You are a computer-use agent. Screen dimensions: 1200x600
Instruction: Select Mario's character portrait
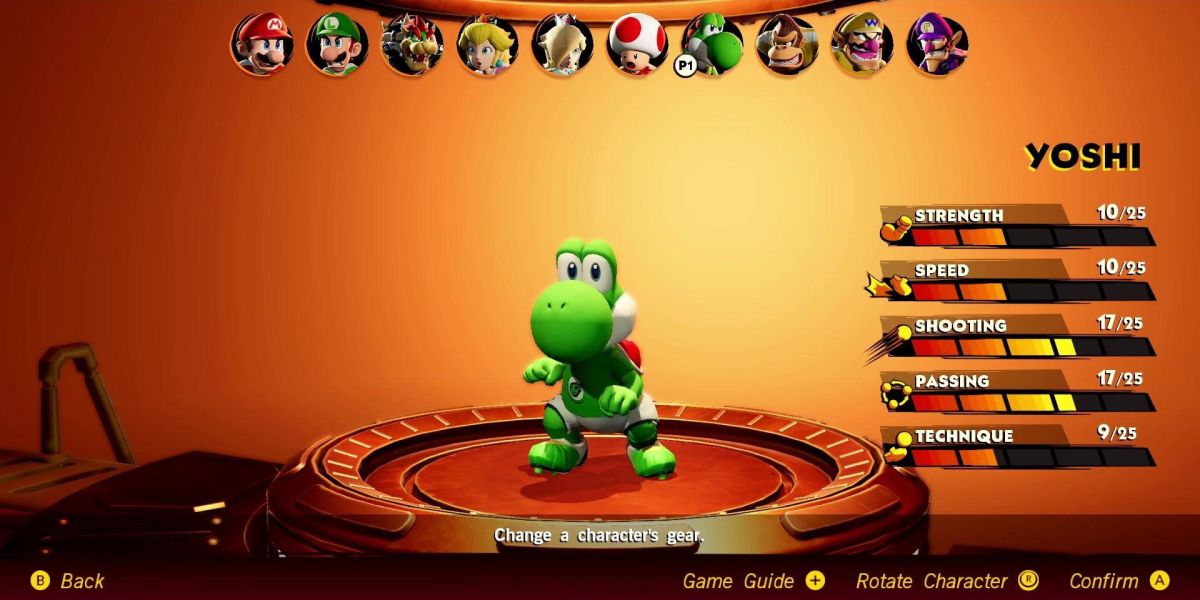pyautogui.click(x=262, y=44)
